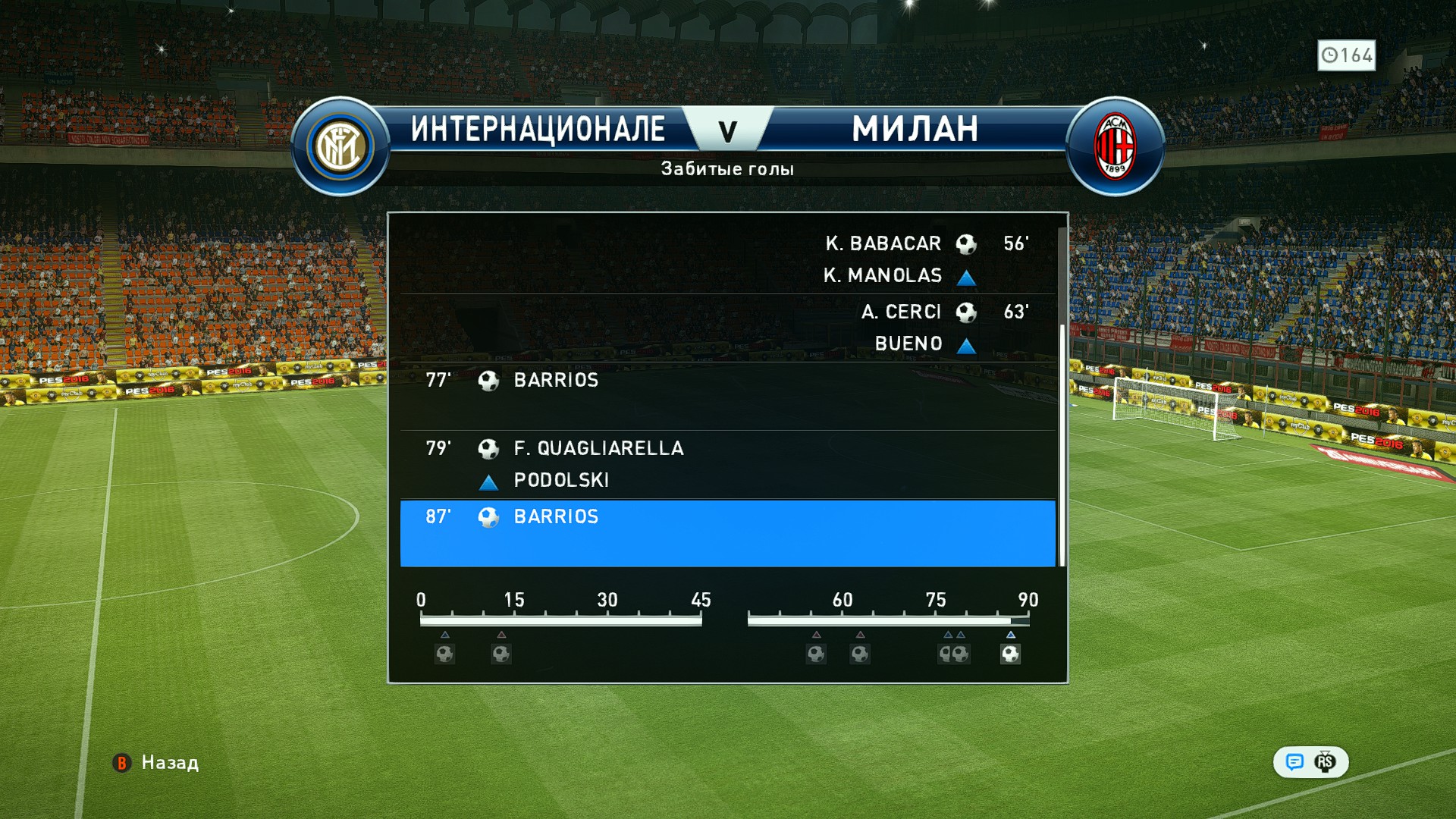Select F. Quagliarella's 79' goal row
Viewport: 1456px width, 819px height.
(x=728, y=463)
